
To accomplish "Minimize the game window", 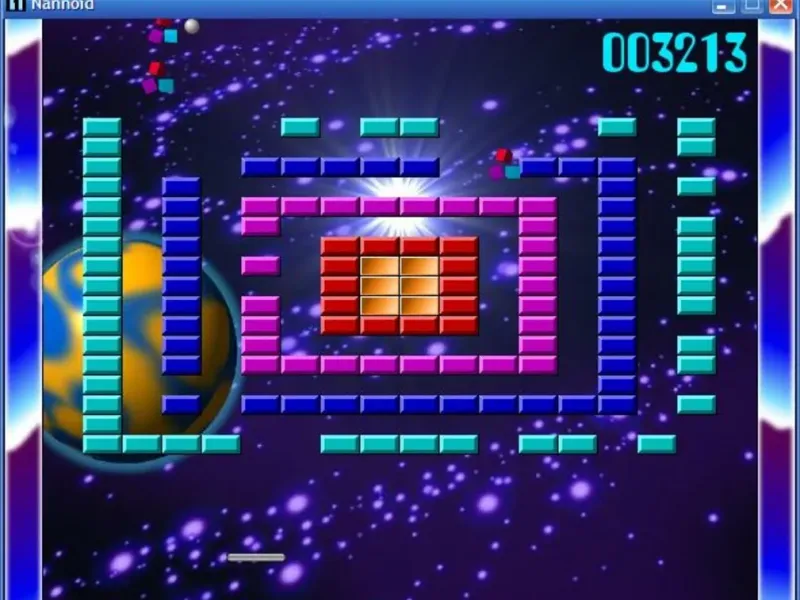I will 723,5.
